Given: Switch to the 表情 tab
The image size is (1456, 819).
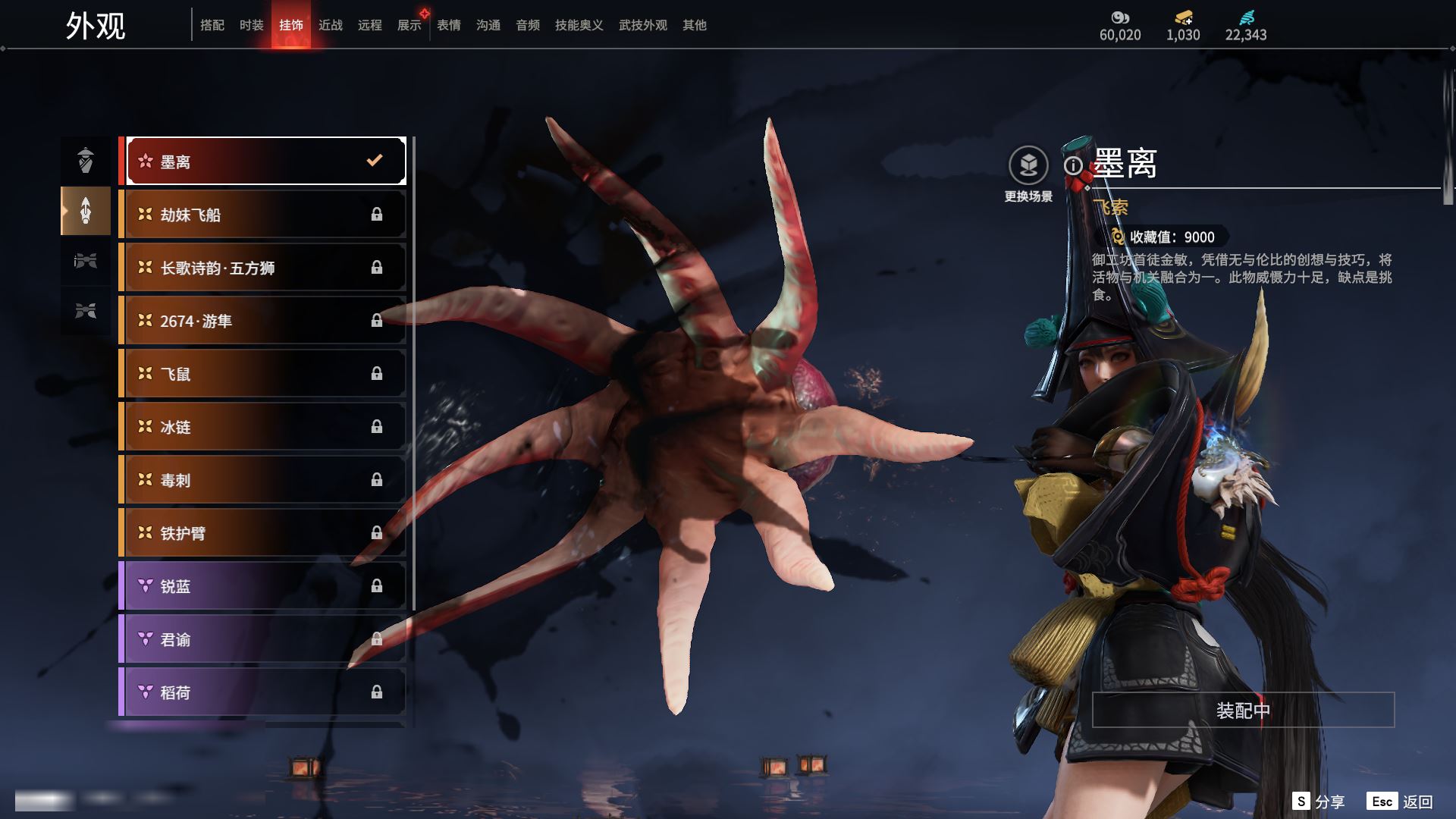Looking at the screenshot, I should point(449,25).
